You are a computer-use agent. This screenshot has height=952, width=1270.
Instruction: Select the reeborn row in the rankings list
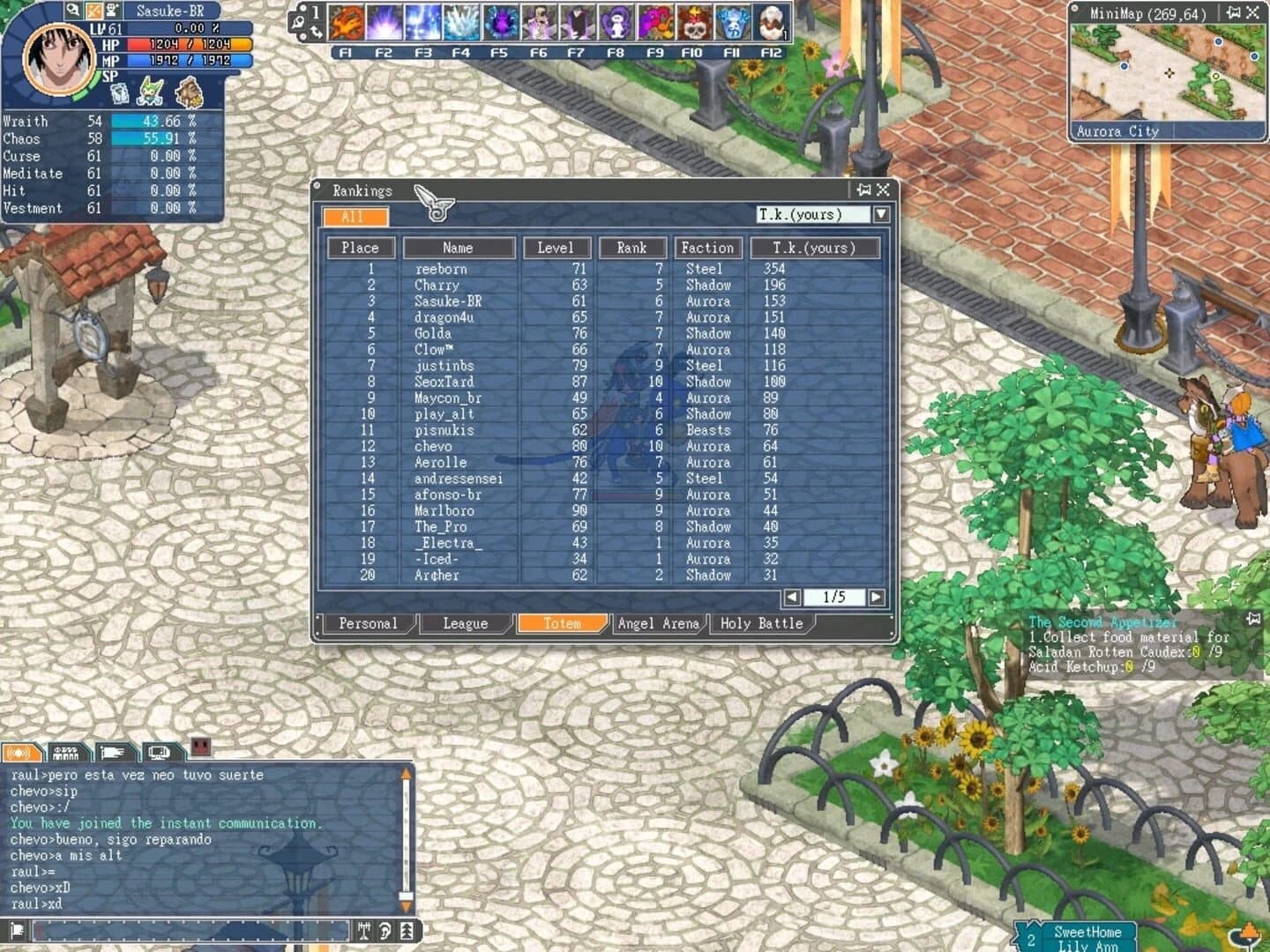(459, 269)
